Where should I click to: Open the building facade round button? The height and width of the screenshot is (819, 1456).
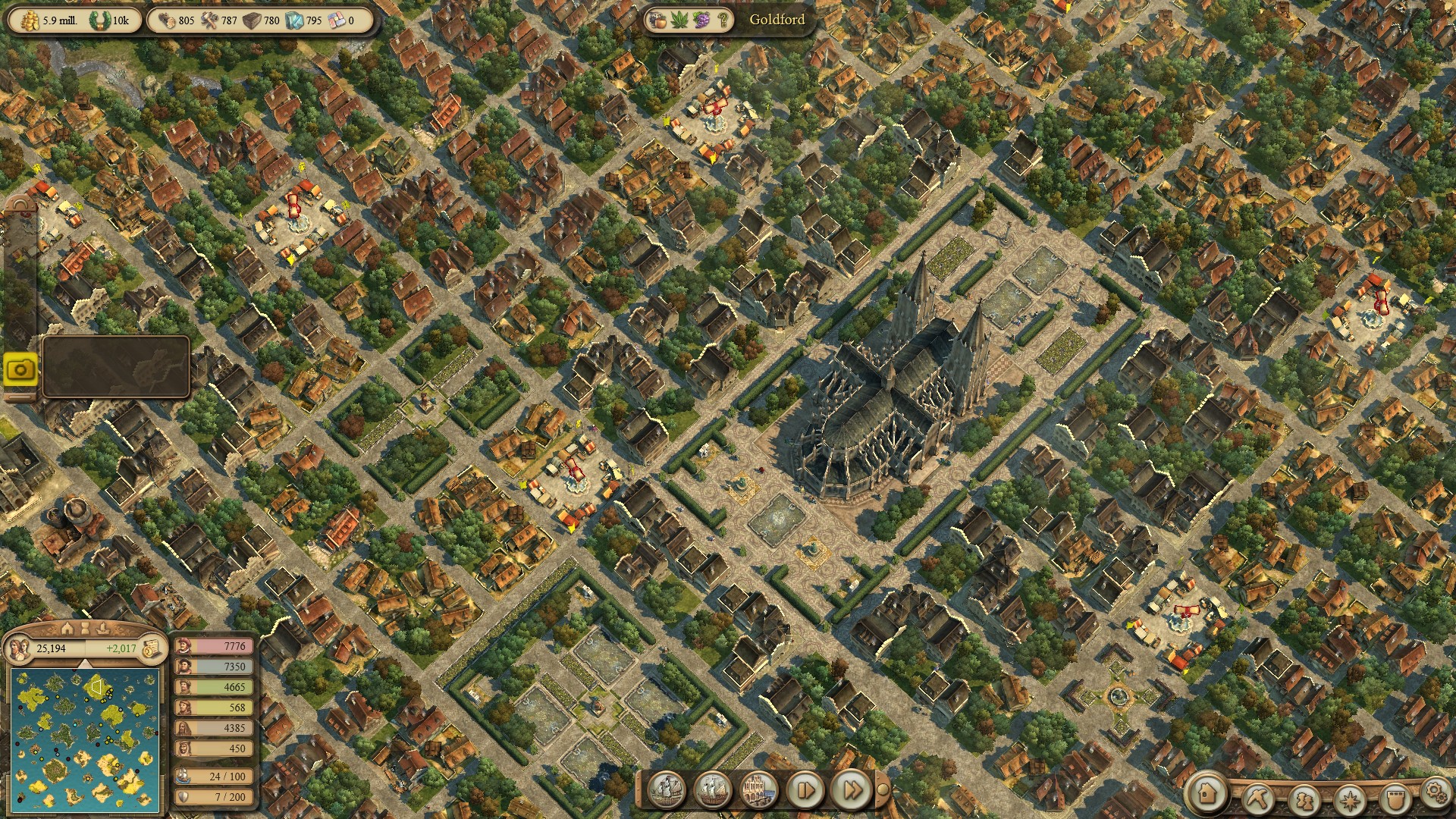click(x=758, y=791)
